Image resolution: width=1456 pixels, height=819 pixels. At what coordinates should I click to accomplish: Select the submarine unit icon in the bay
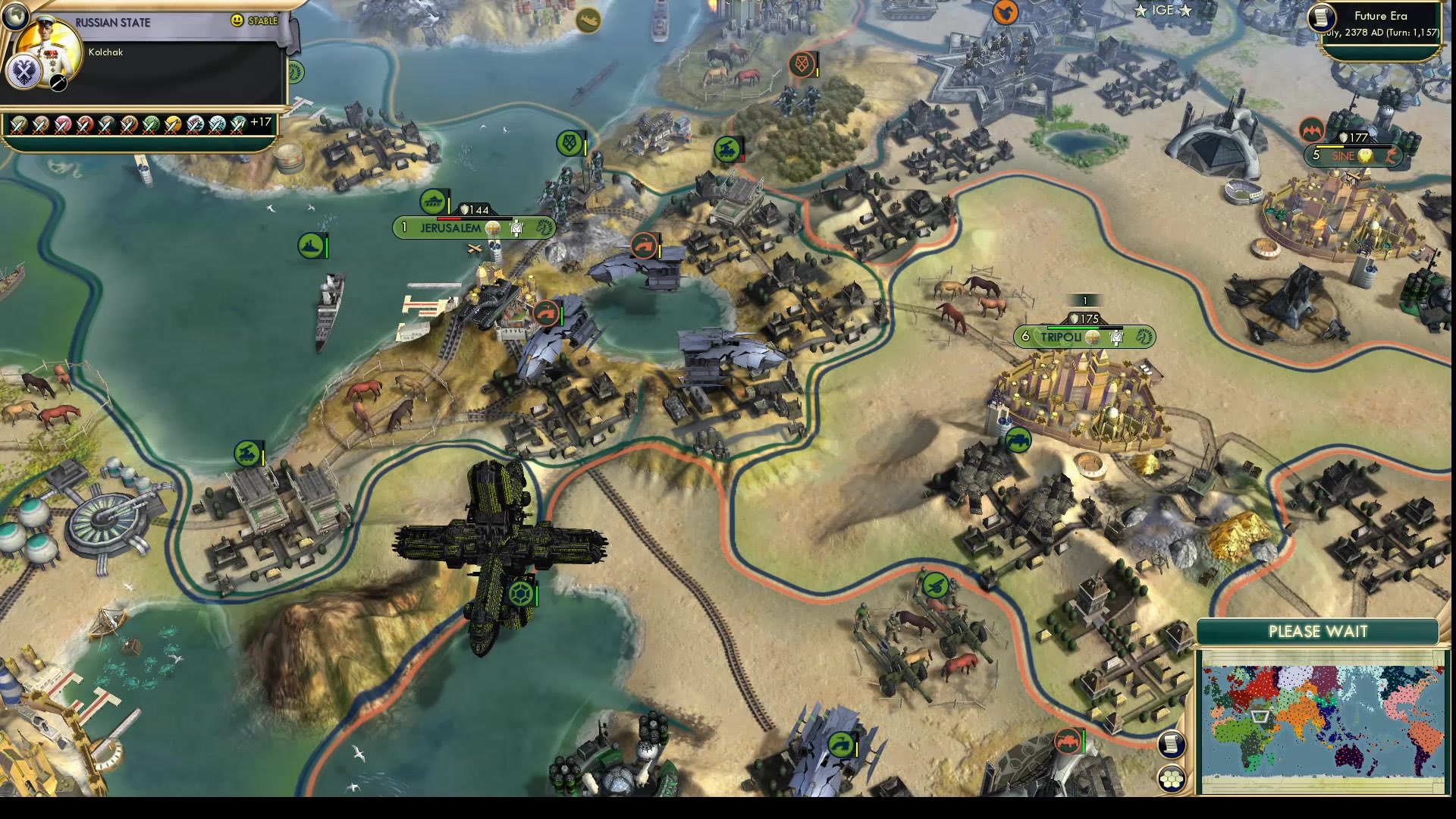point(309,245)
